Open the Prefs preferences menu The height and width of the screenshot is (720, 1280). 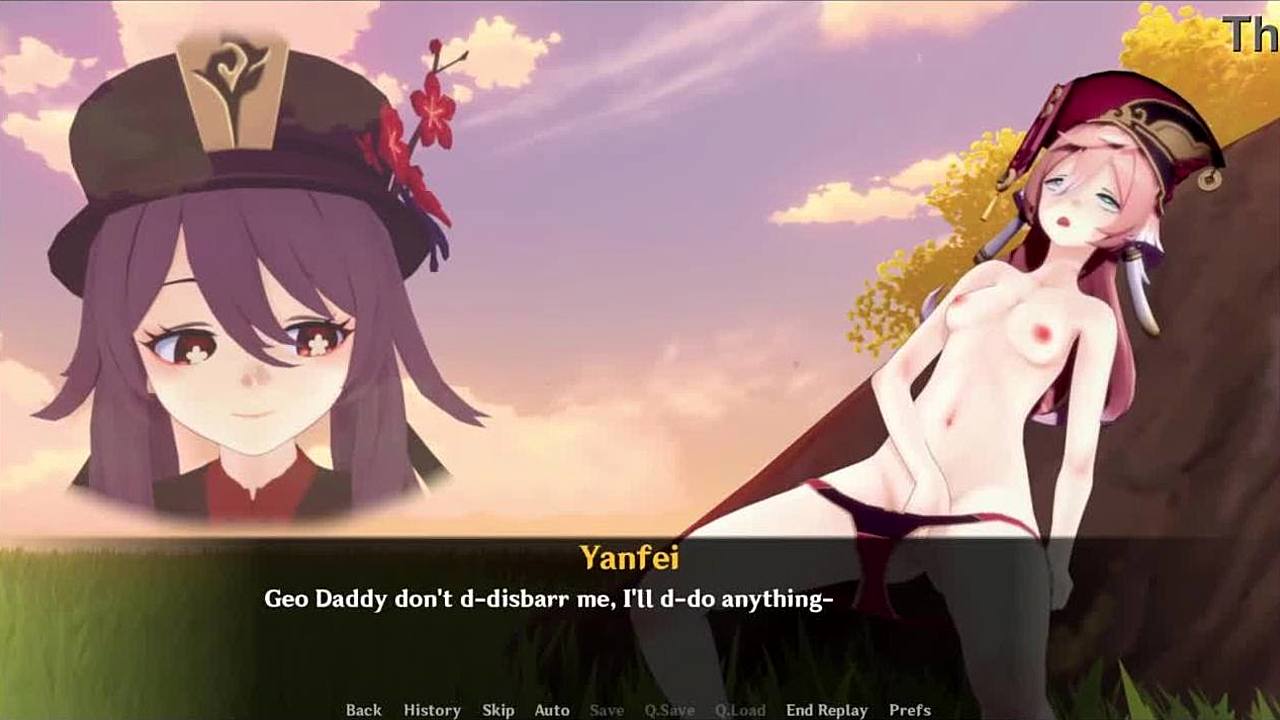tap(910, 710)
